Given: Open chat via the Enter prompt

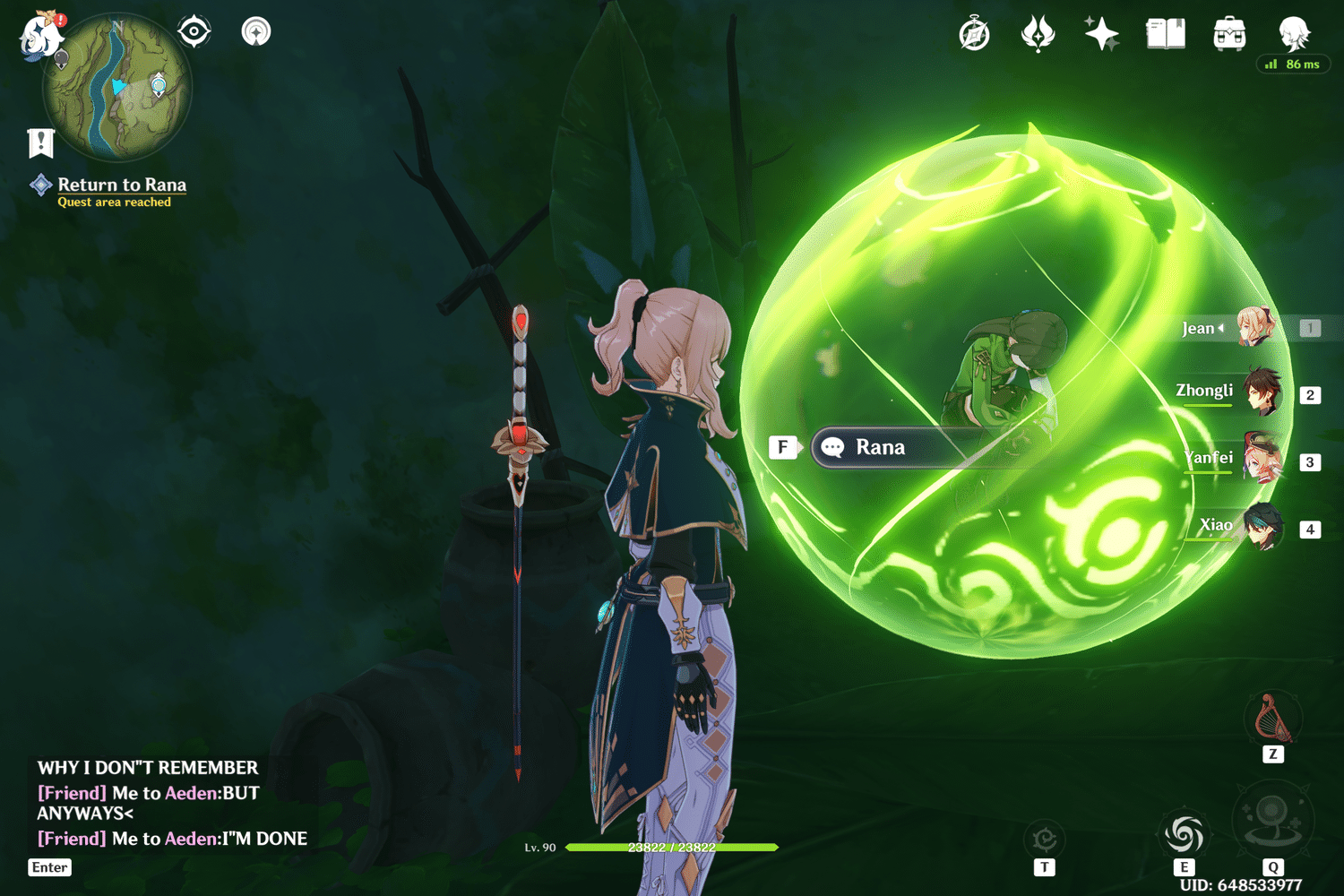Looking at the screenshot, I should (49, 867).
